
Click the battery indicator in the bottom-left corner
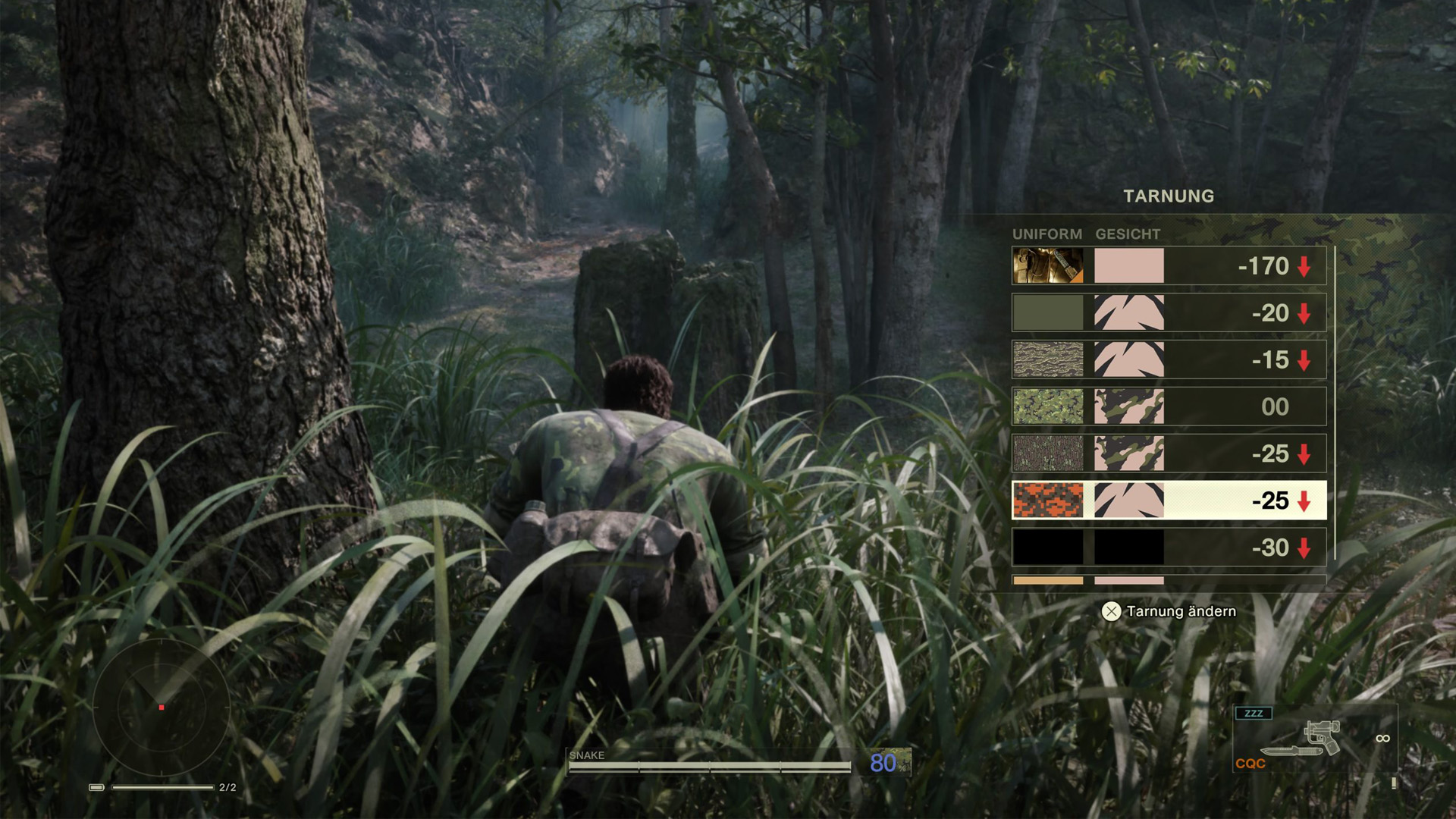96,787
